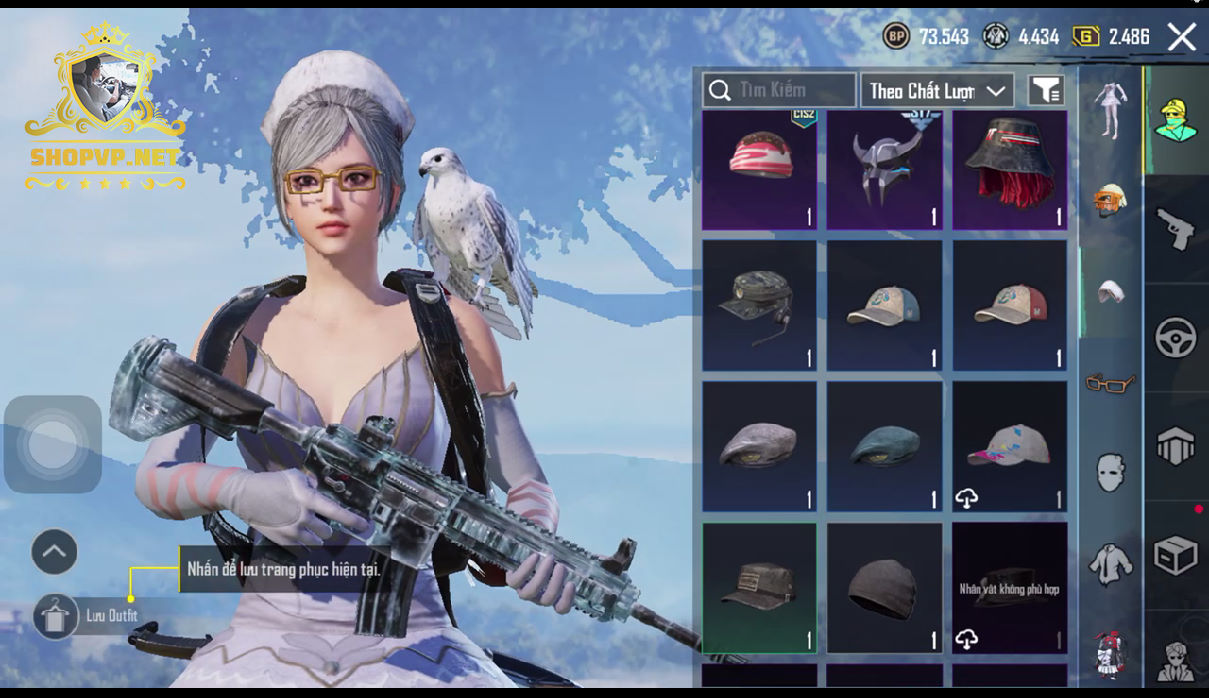Close the inventory with the X button
This screenshot has width=1209, height=698.
click(x=1181, y=37)
